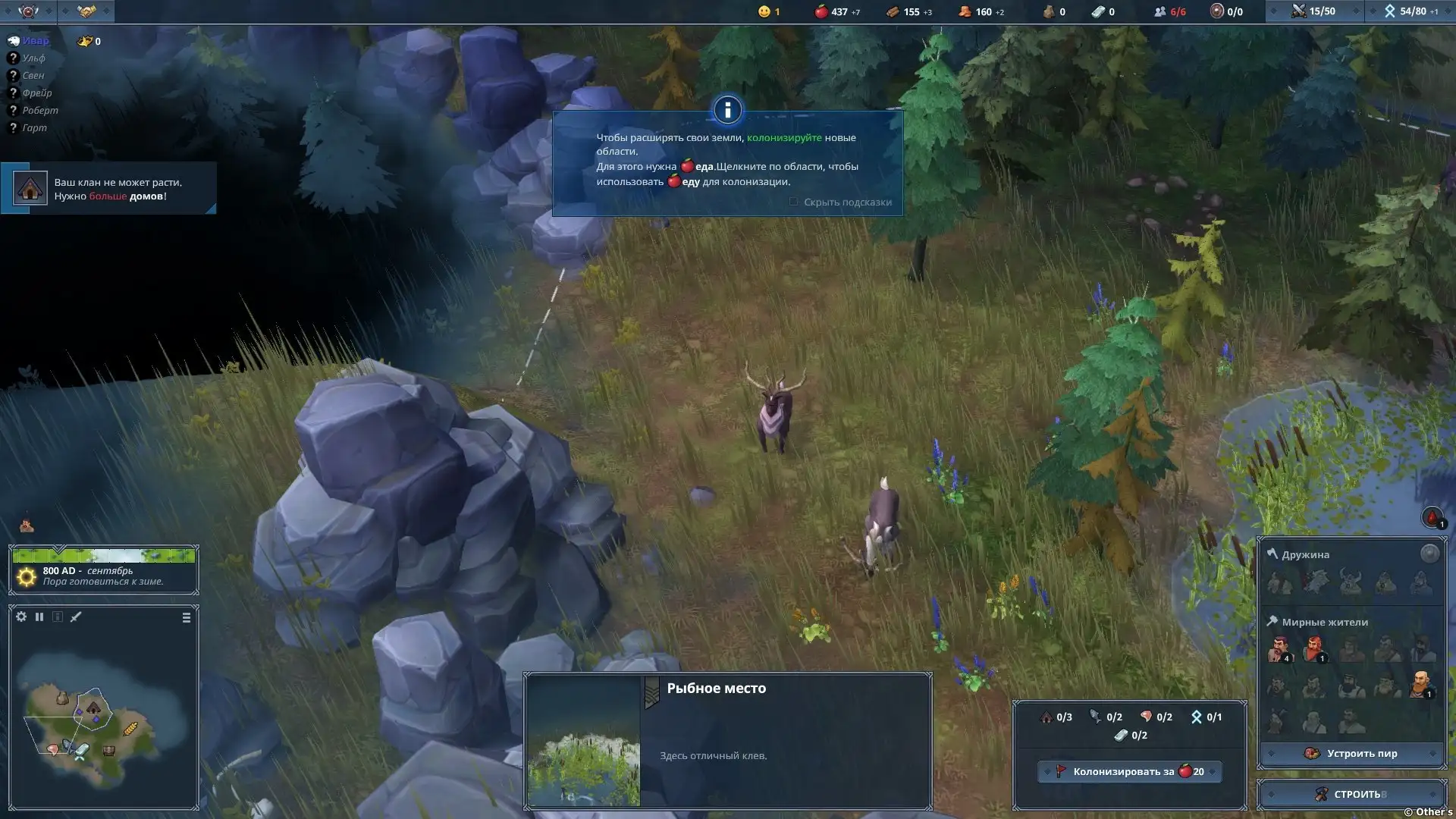This screenshot has width=1456, height=819.
Task: Open the "clan cannot grow" houses notification
Action: pos(108,189)
